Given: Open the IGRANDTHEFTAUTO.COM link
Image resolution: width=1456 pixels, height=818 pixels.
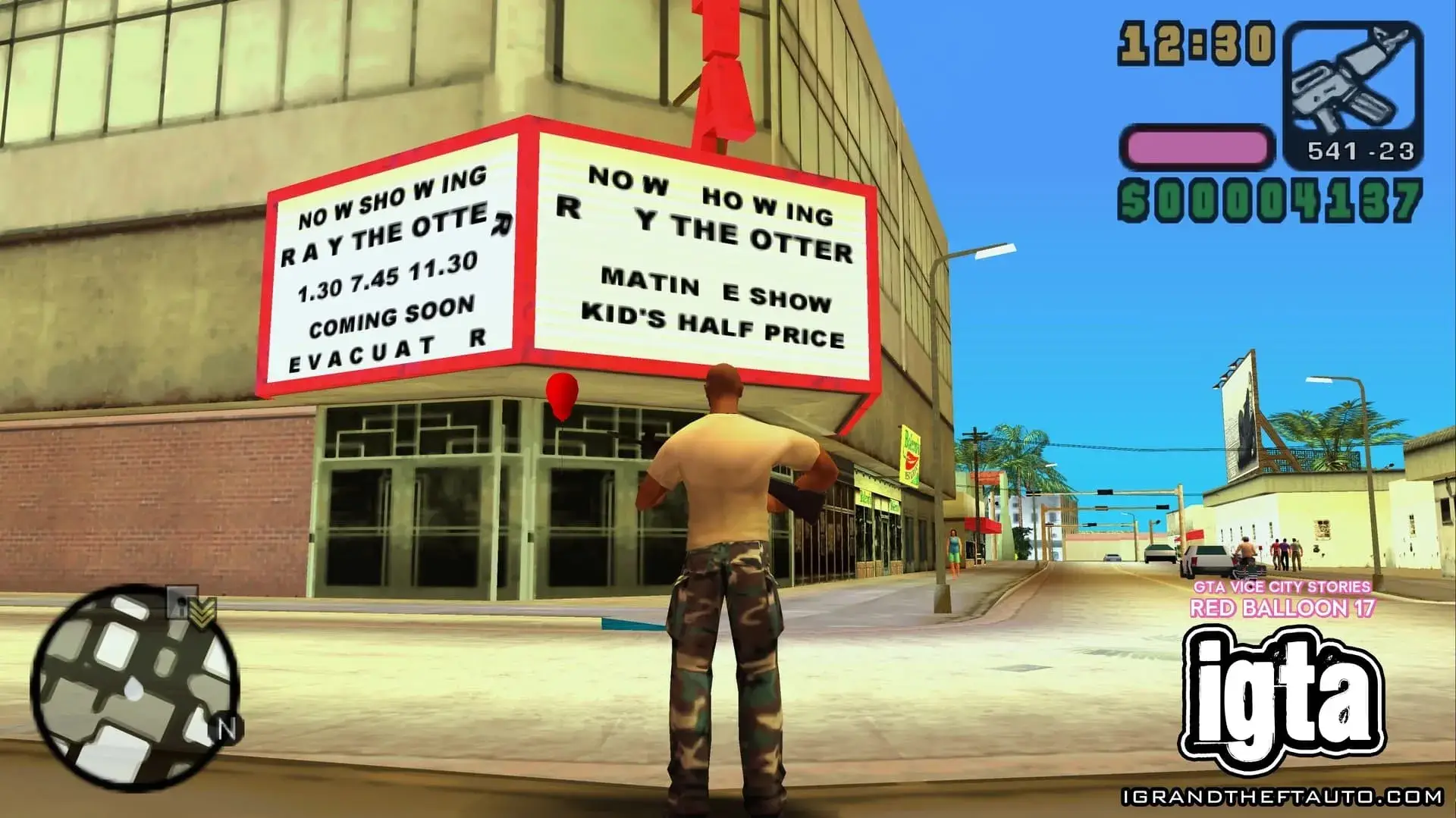Looking at the screenshot, I should [x=1282, y=797].
